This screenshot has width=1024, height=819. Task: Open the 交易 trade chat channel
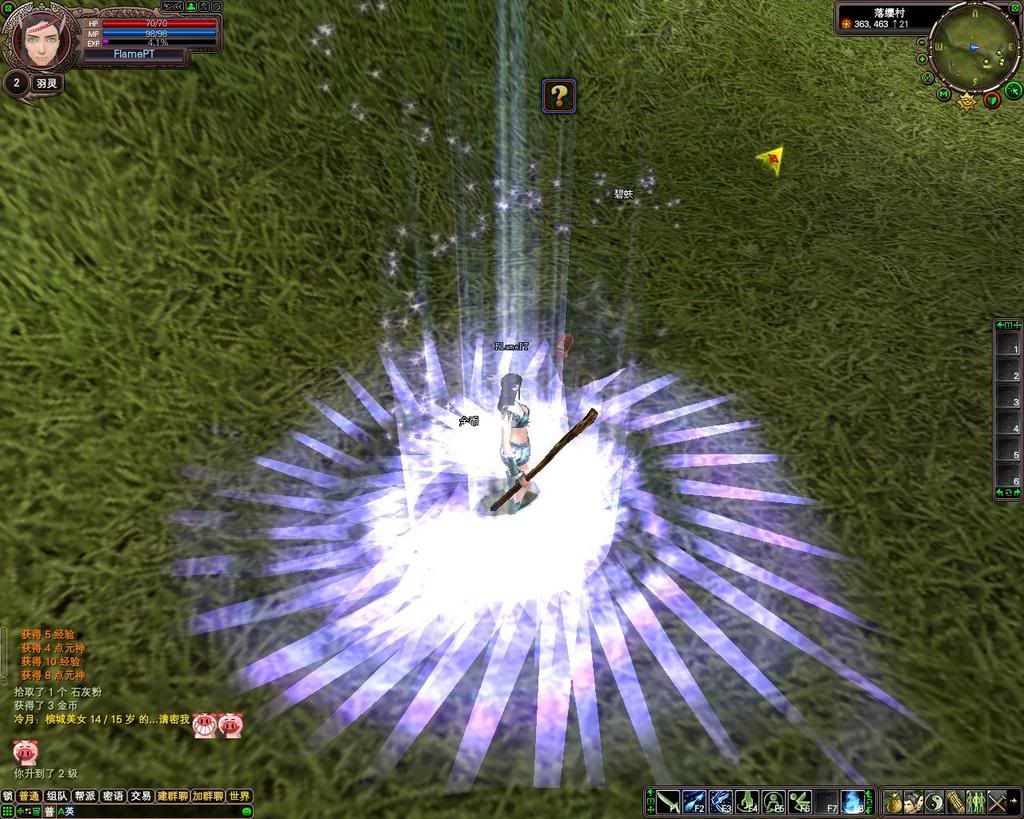click(x=141, y=796)
